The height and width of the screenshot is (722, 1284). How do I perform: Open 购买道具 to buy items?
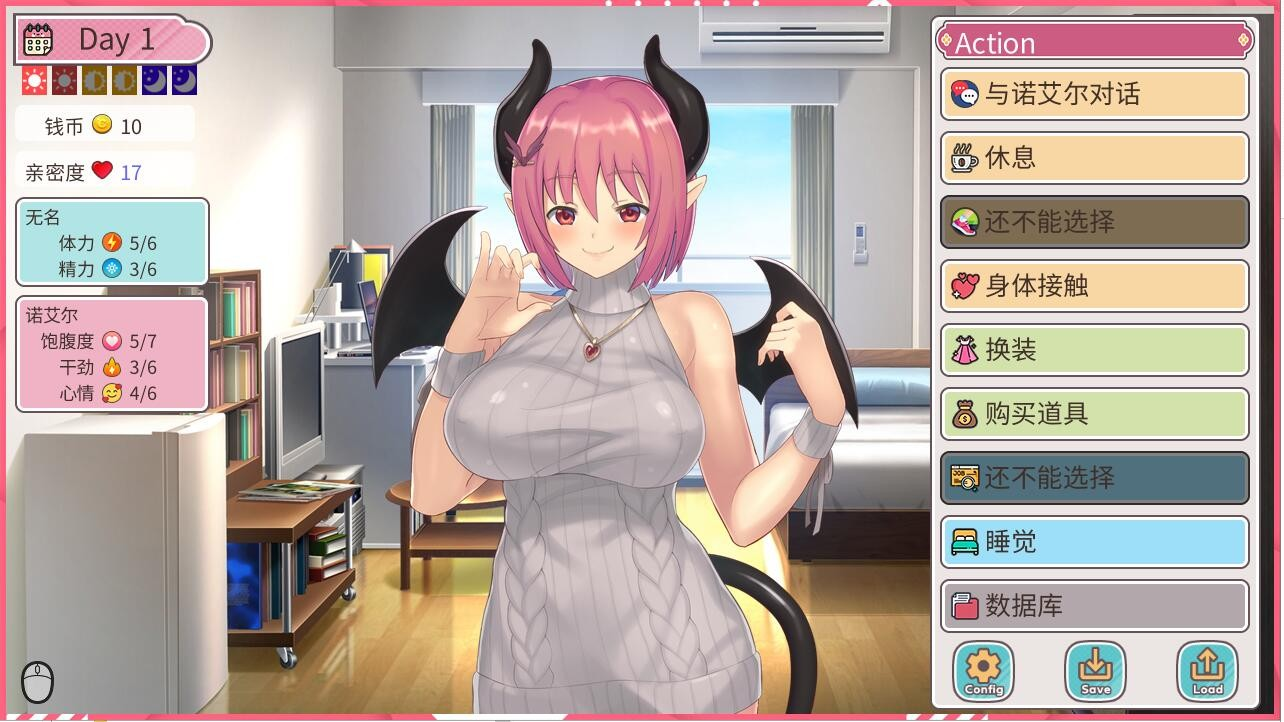click(1094, 415)
